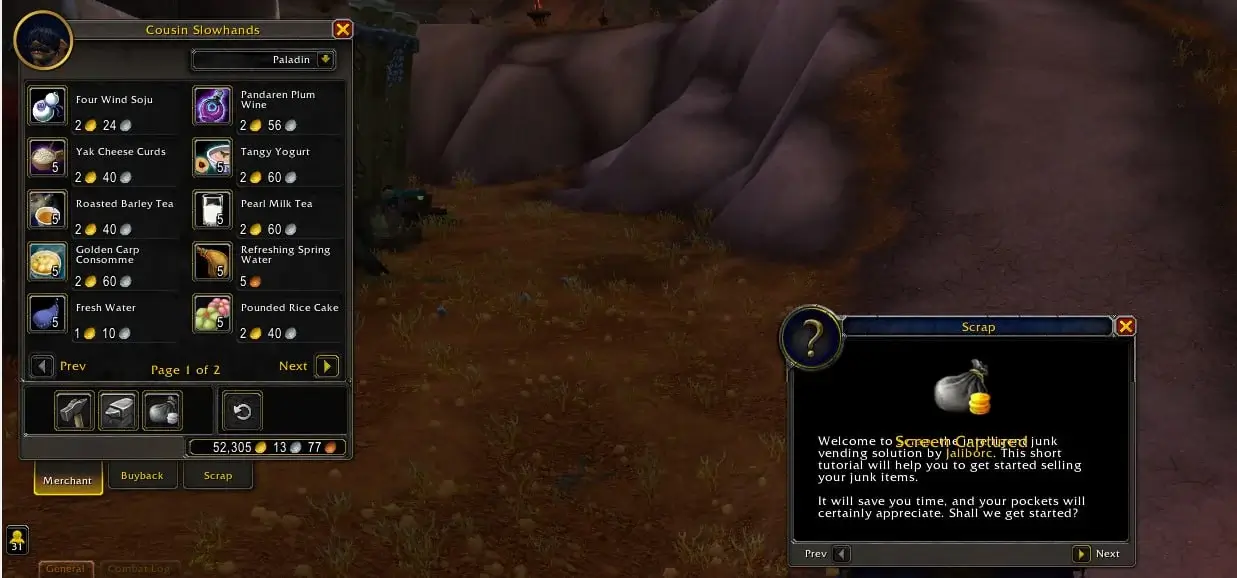Click the anvil repair all button
Viewport: 1237px width, 578px height.
pyautogui.click(x=118, y=410)
